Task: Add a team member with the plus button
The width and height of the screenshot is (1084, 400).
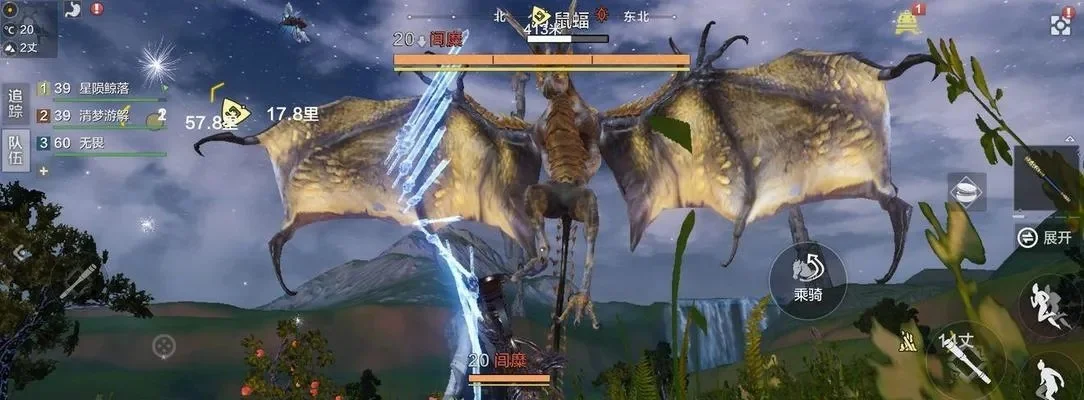Action: coord(43,171)
